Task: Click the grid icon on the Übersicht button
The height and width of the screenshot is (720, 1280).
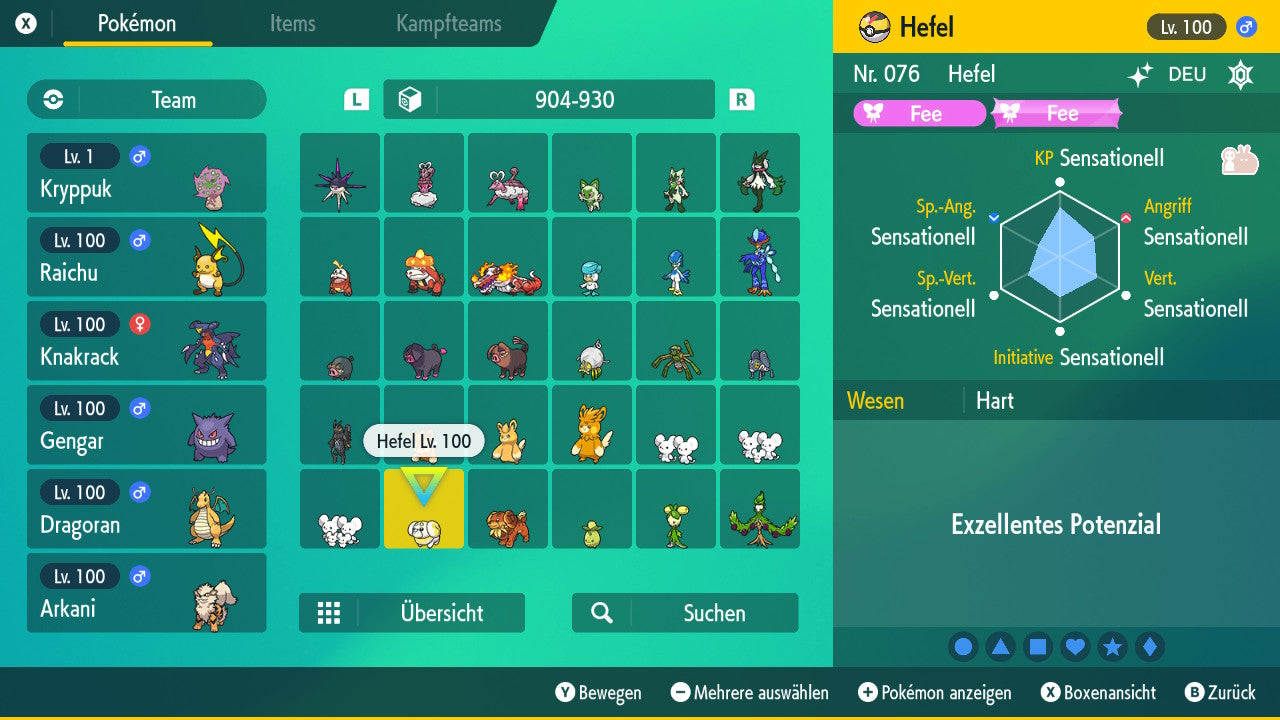Action: pyautogui.click(x=330, y=612)
